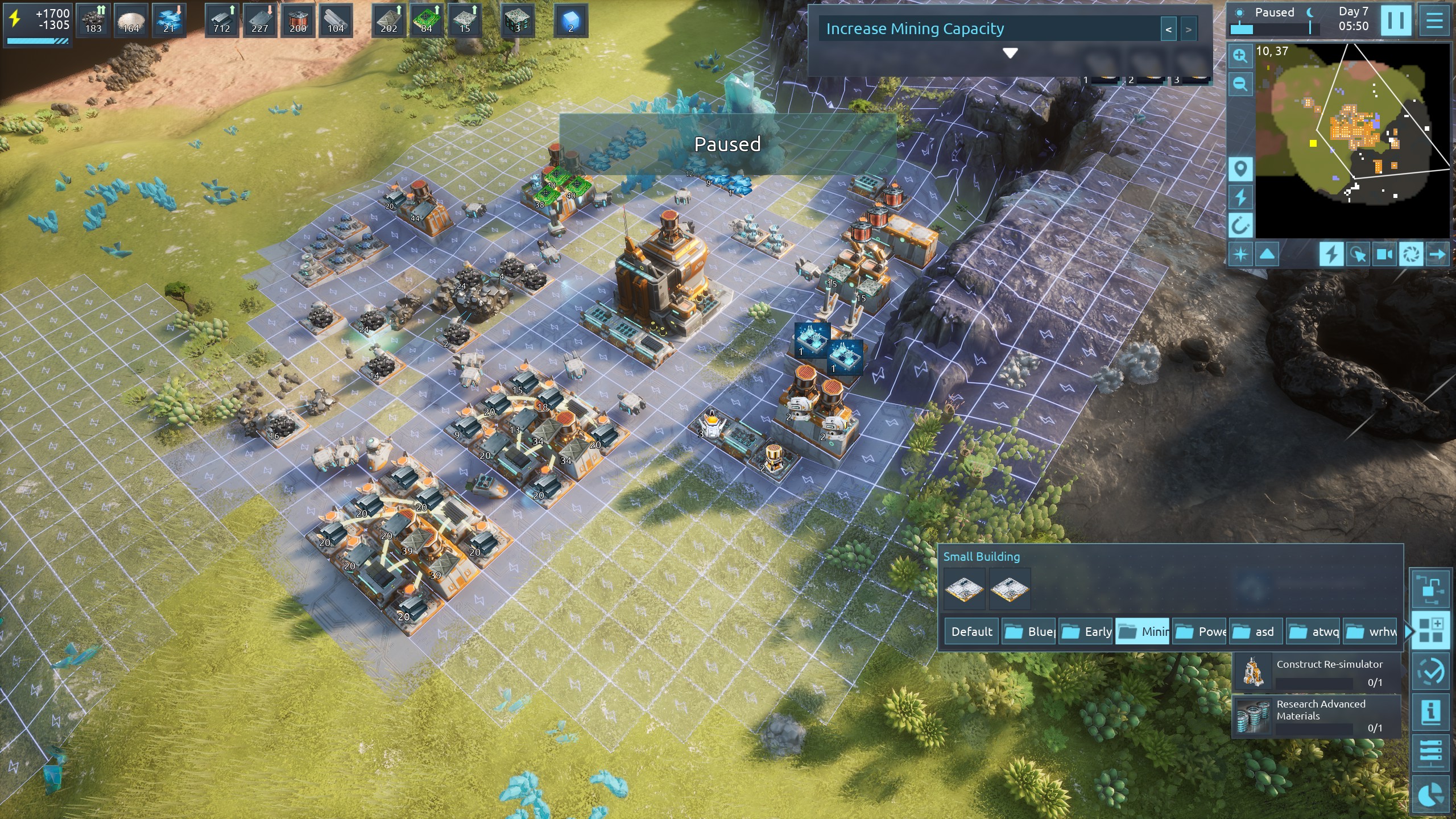1456x819 pixels.
Task: Click the right arrow button under the minimap
Action: tap(1437, 254)
